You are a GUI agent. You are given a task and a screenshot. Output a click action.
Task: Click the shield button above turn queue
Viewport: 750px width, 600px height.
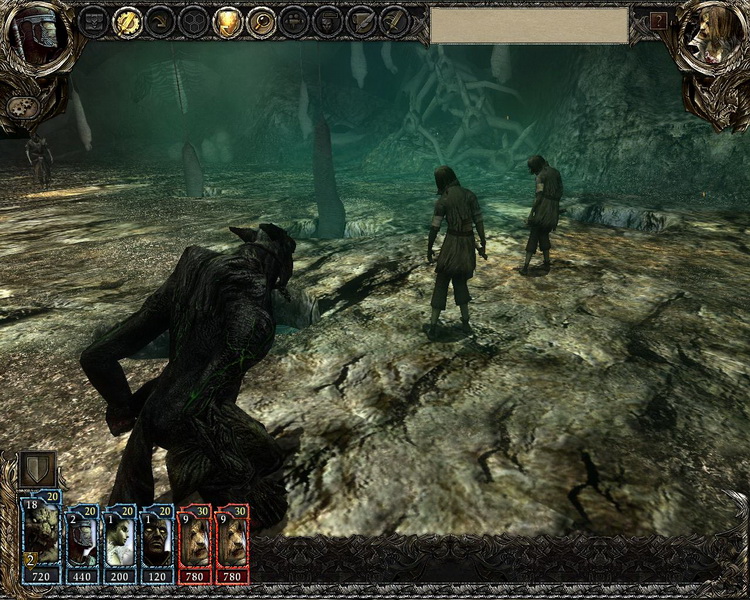coord(37,470)
